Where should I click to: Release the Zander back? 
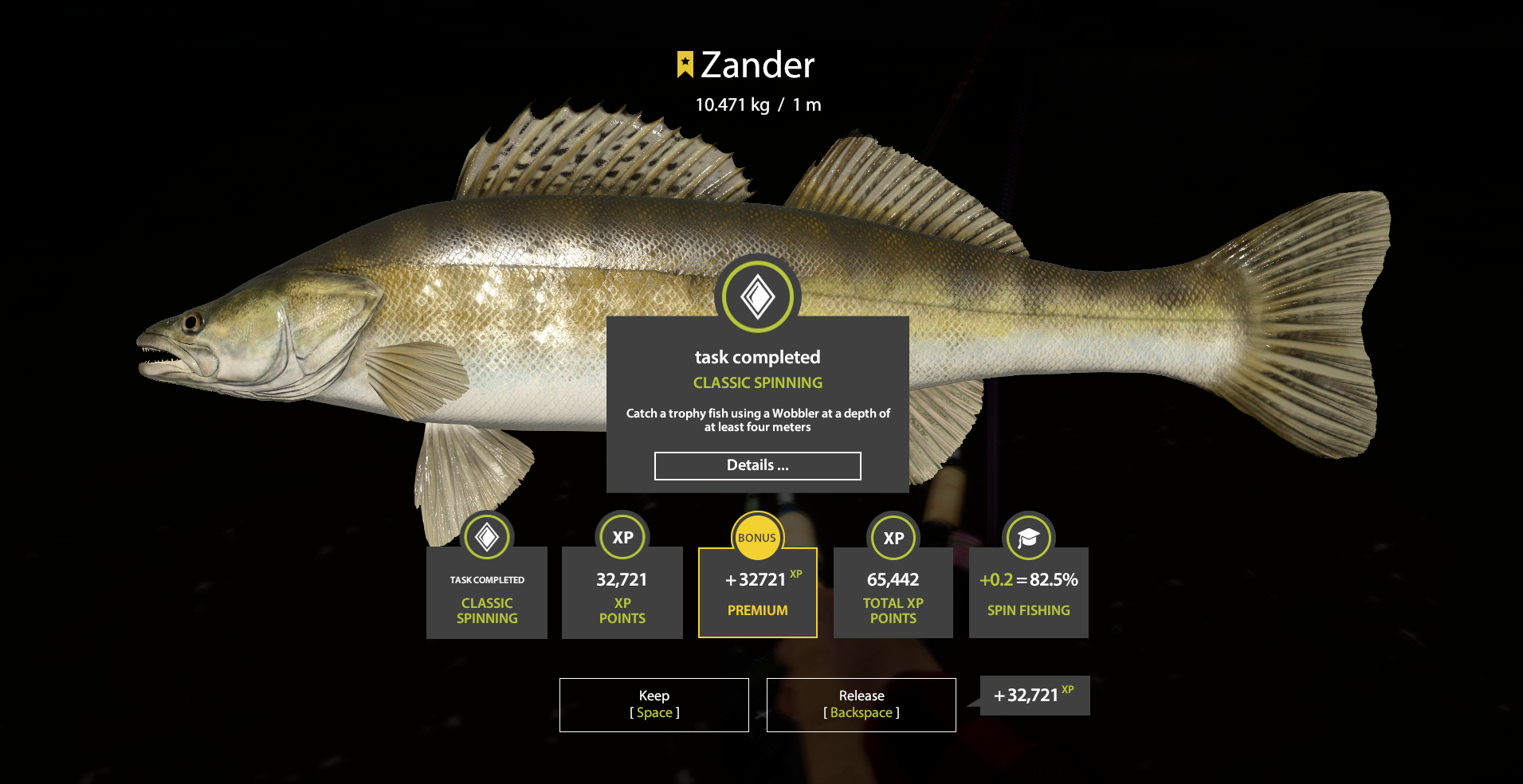pyautogui.click(x=861, y=704)
